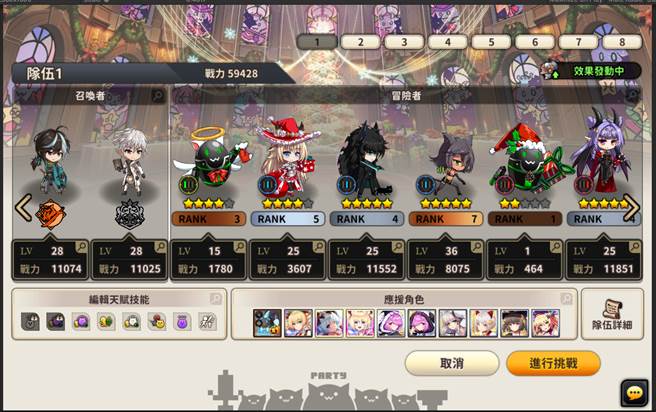Switch to party tab 2
Image resolution: width=656 pixels, height=412 pixels.
pos(359,42)
